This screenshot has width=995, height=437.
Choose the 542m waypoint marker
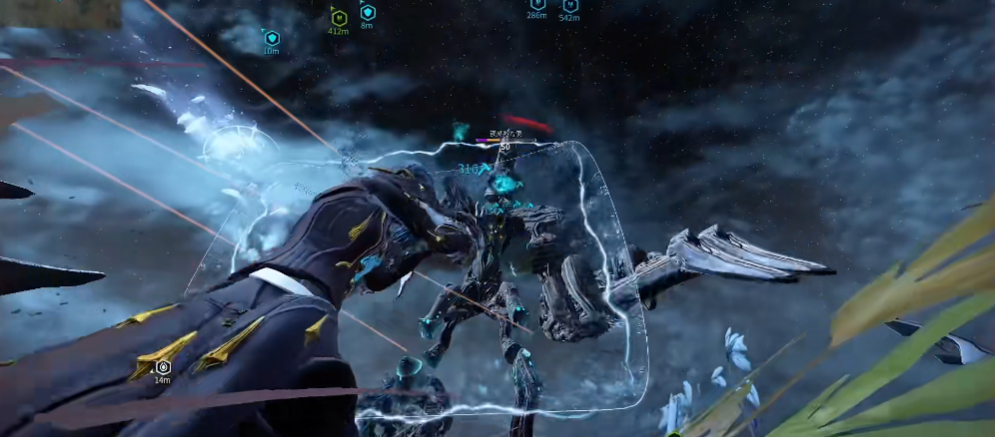pyautogui.click(x=570, y=6)
